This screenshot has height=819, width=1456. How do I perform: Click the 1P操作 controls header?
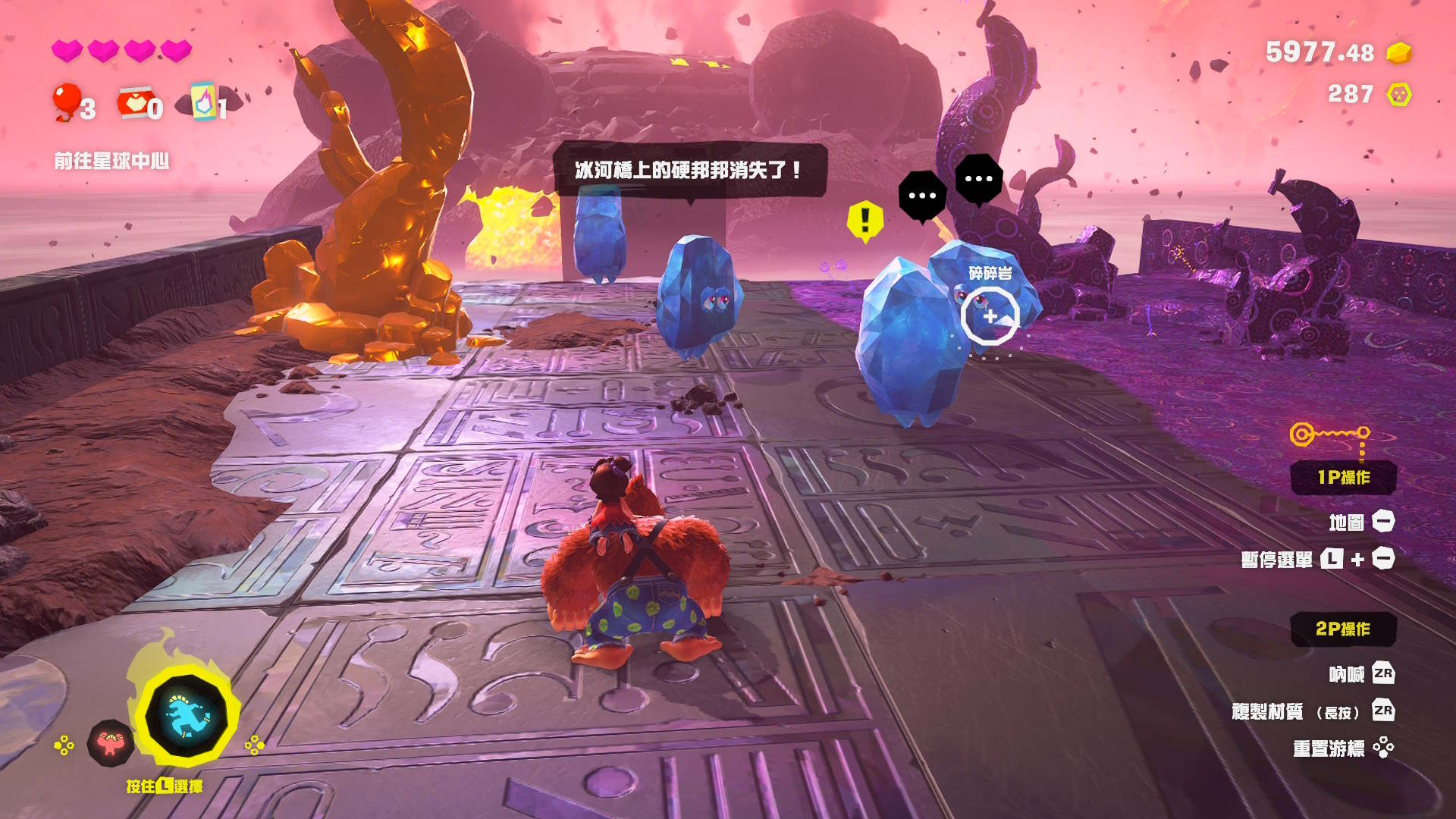(x=1343, y=478)
